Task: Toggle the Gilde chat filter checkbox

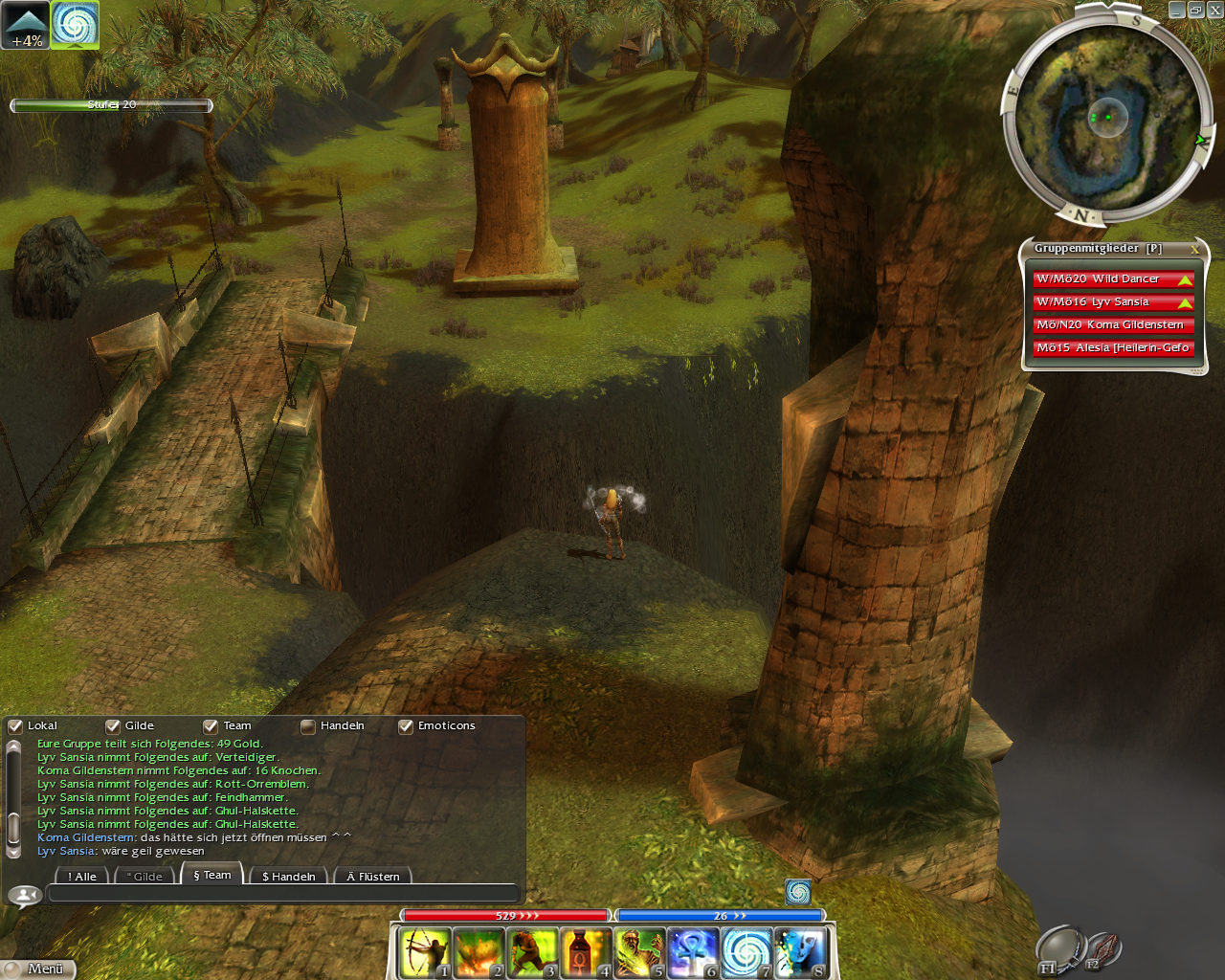Action: click(113, 726)
